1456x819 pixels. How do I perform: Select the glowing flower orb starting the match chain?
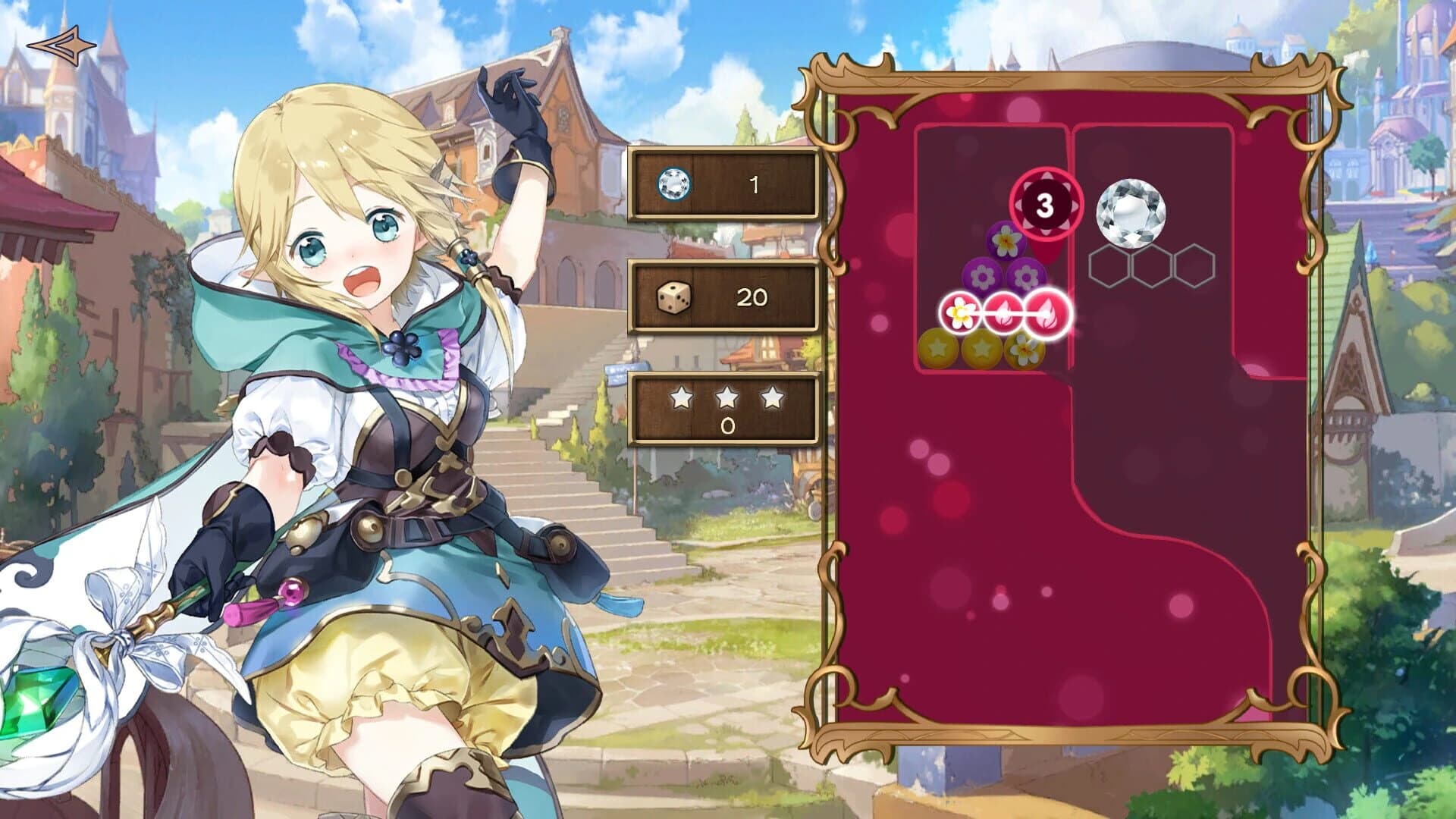tap(960, 312)
